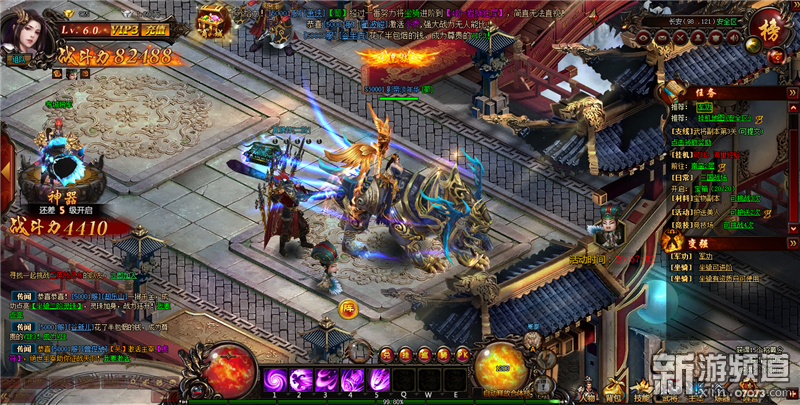
Task: Open the treasure chest reward icon
Action: tap(211, 20)
